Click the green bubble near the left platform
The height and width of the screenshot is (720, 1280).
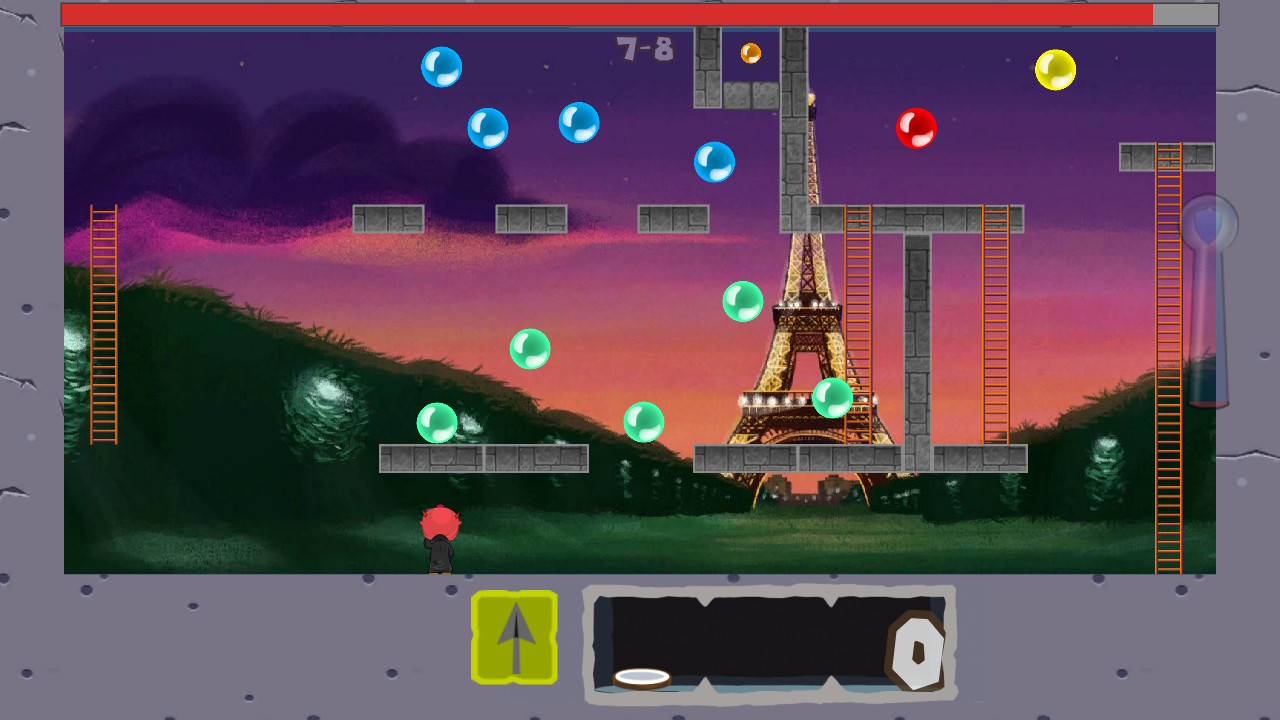click(x=437, y=421)
